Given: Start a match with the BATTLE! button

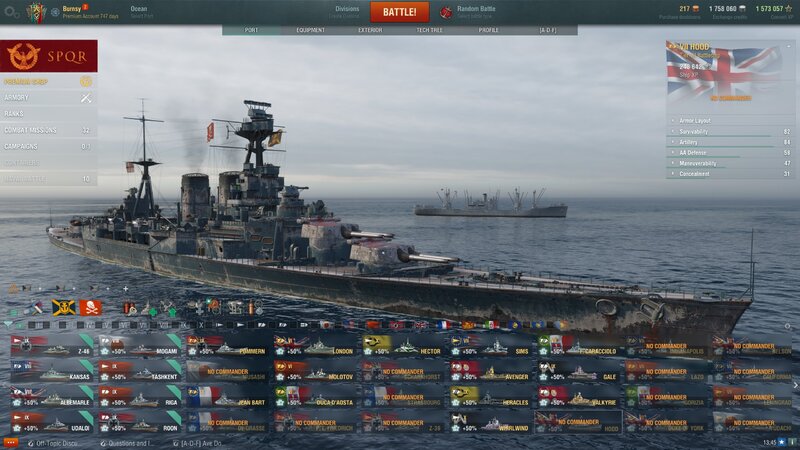Looking at the screenshot, I should tap(399, 12).
